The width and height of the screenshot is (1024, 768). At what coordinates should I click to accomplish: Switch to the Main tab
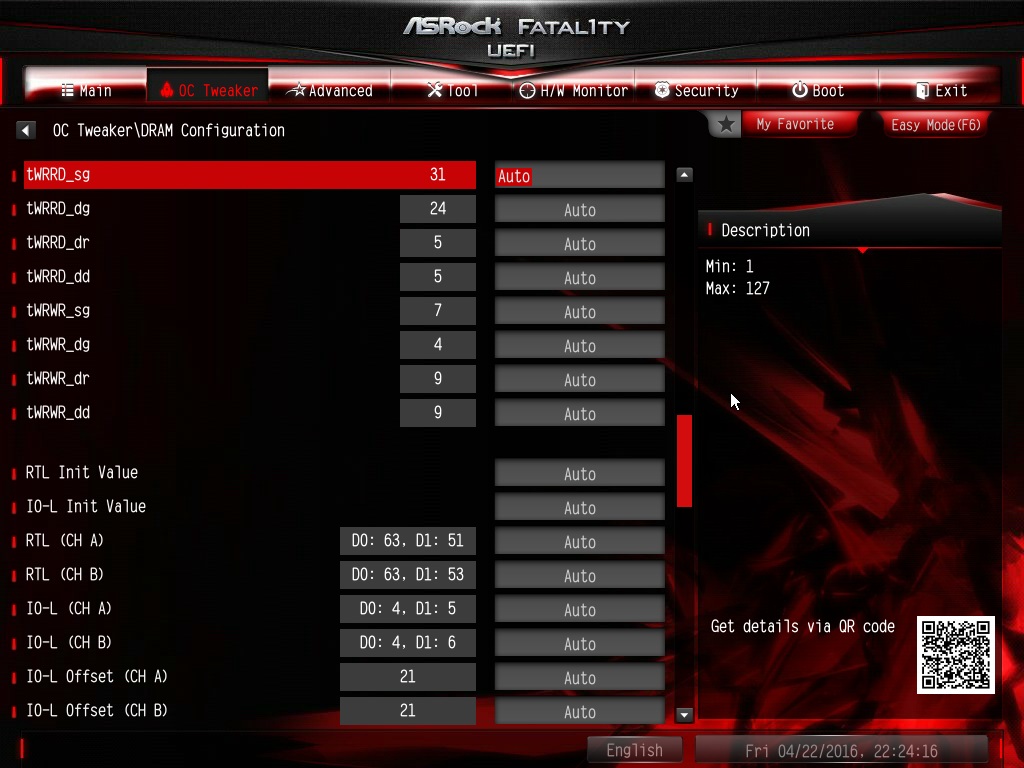tap(86, 90)
